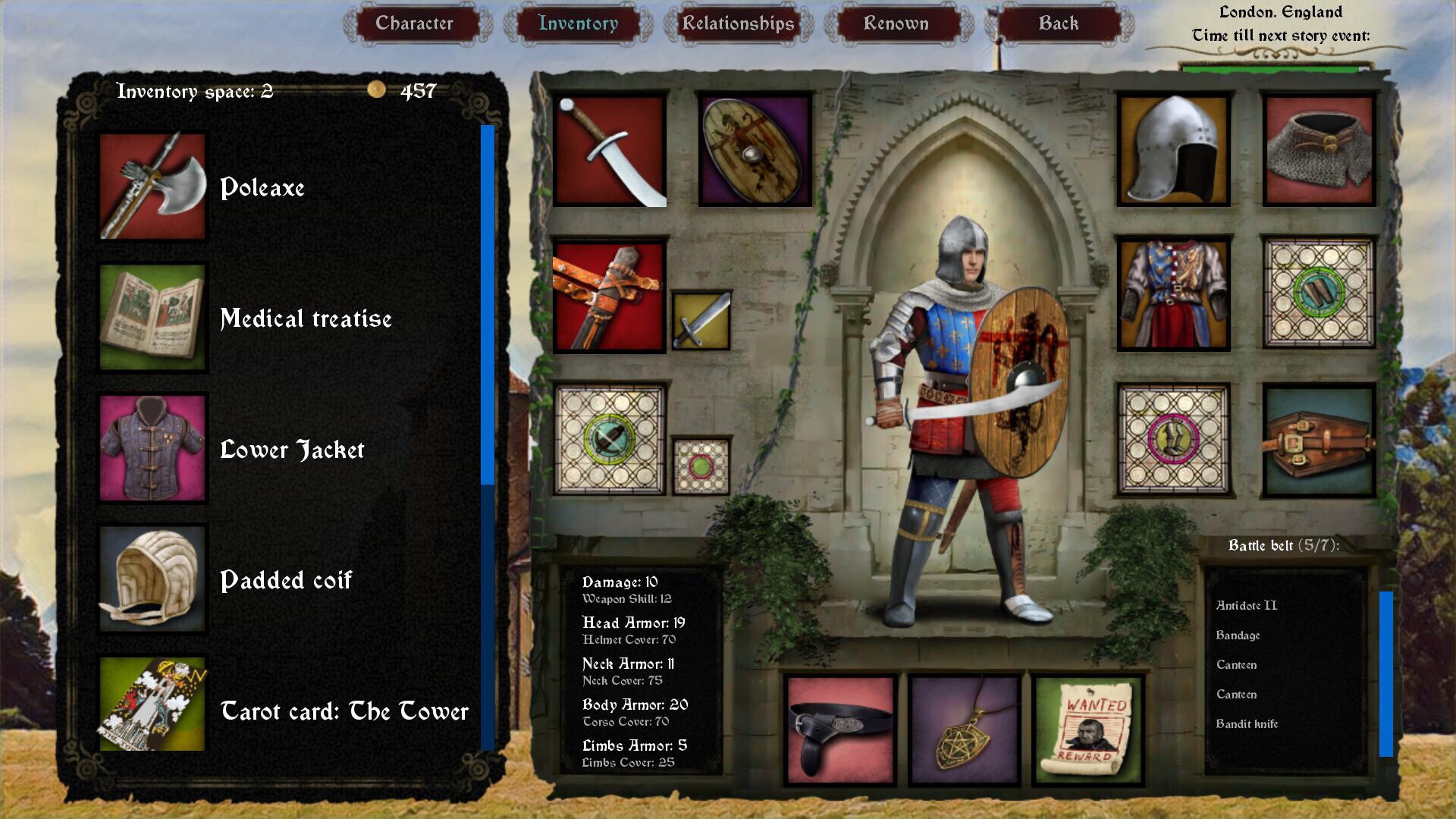Switch to the Character tab

pos(416,24)
